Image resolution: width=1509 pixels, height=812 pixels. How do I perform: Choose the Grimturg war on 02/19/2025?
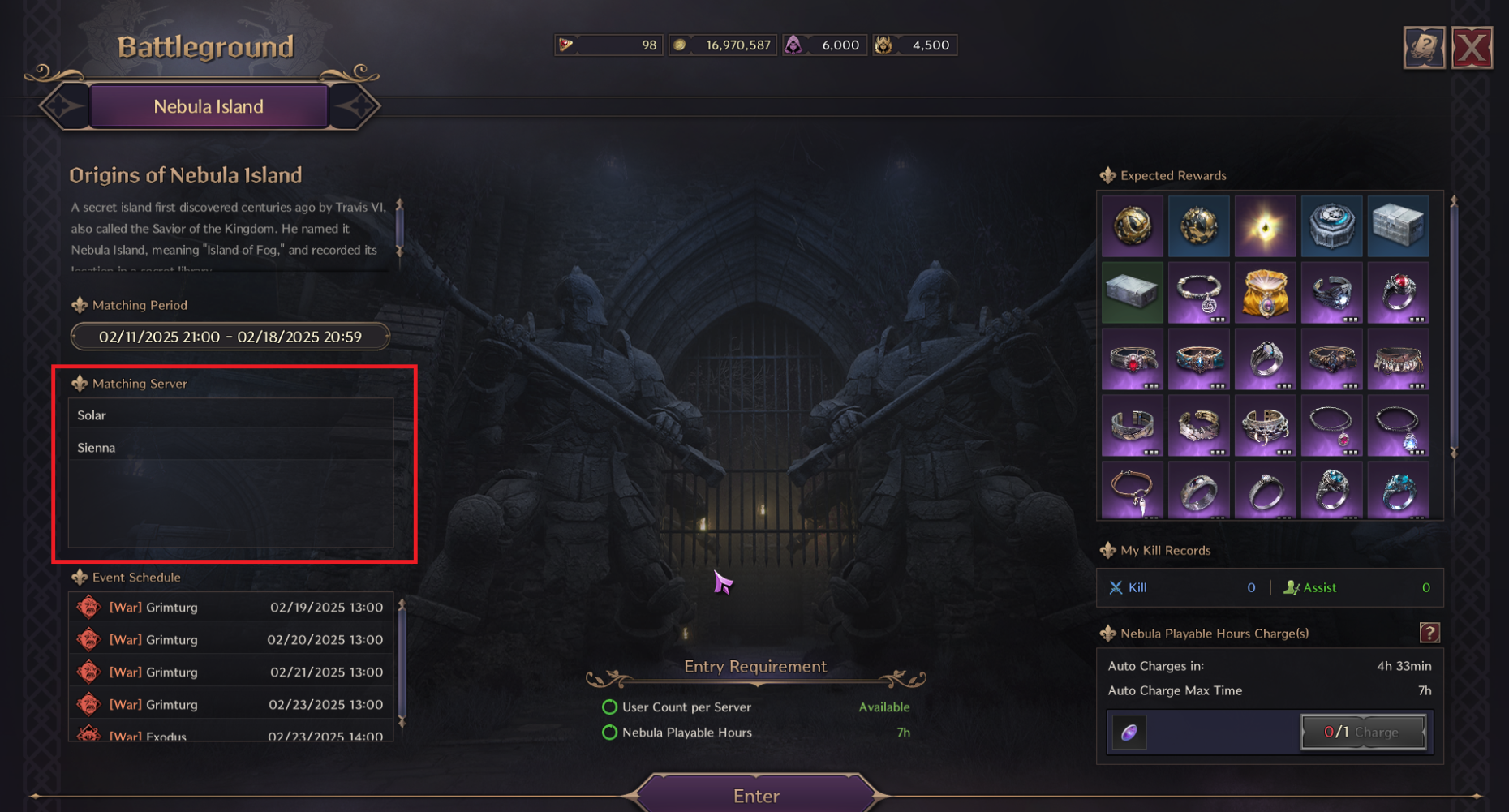pos(230,607)
